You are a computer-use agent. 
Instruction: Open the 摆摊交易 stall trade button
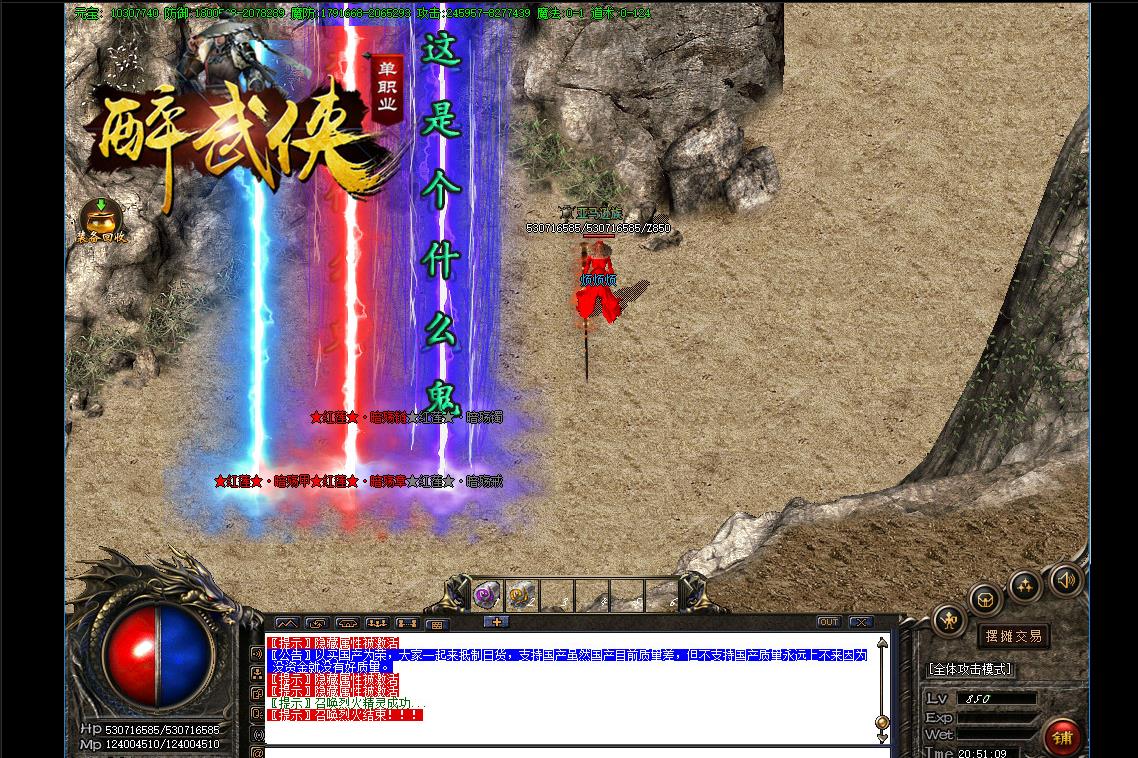coord(1013,636)
